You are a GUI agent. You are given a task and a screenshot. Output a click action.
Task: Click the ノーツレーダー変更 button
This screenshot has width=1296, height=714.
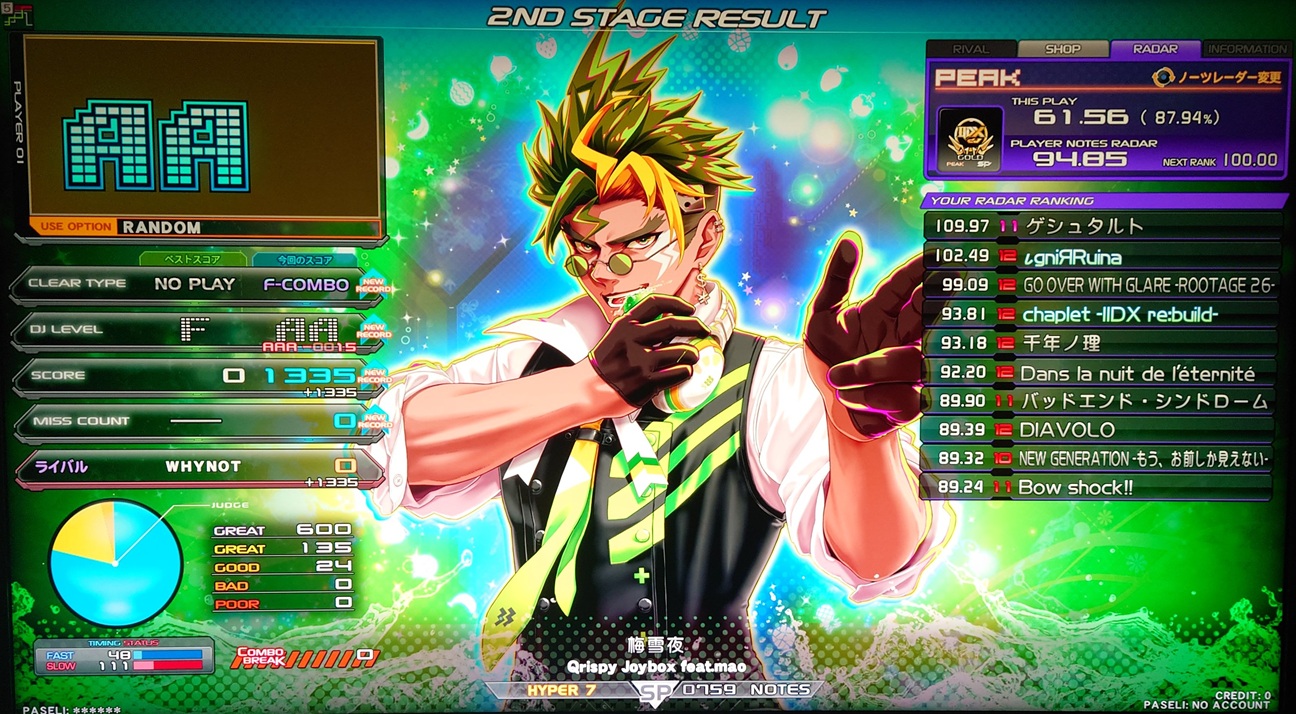point(1217,77)
